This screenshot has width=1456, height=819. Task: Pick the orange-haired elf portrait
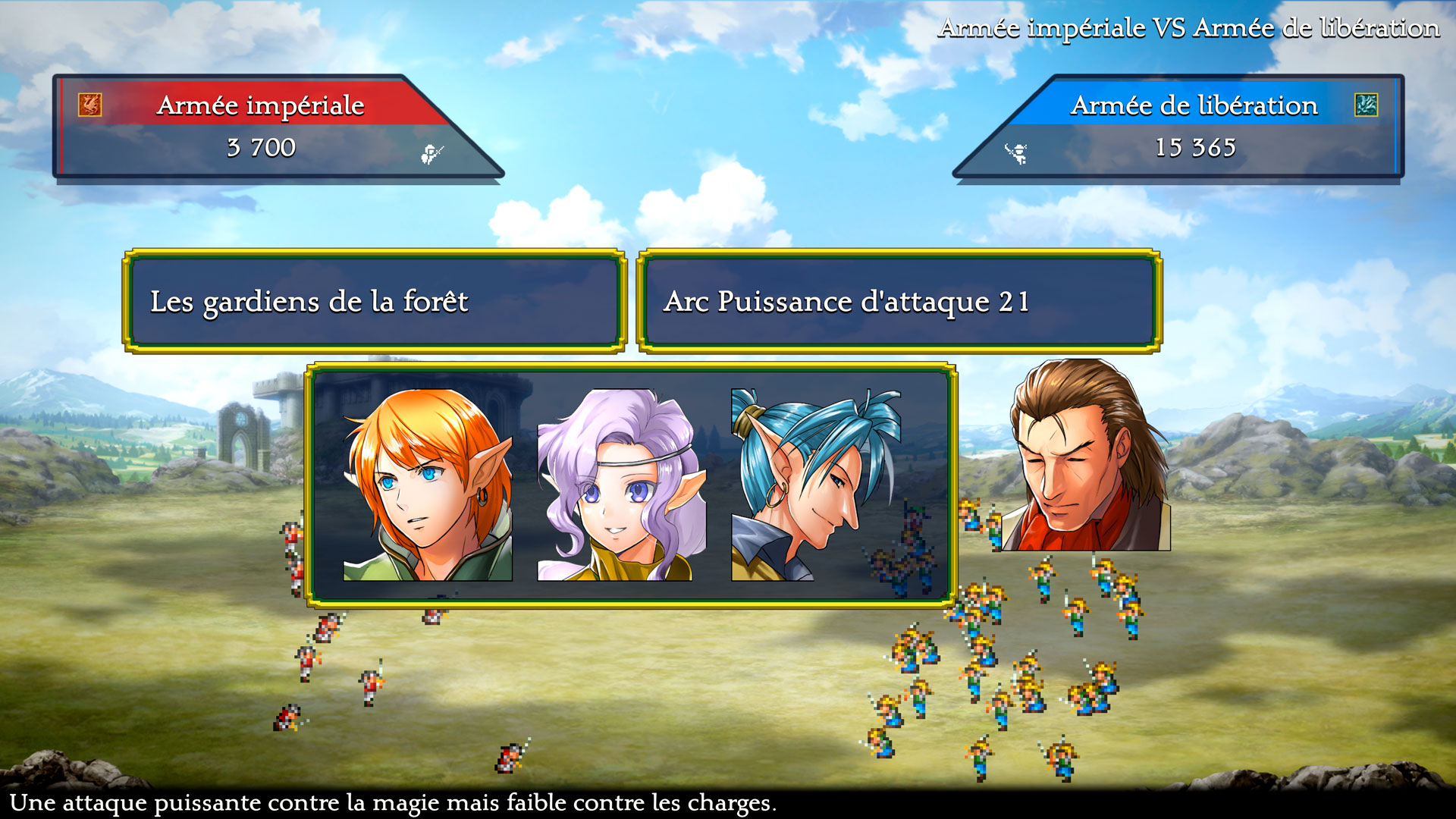click(428, 485)
